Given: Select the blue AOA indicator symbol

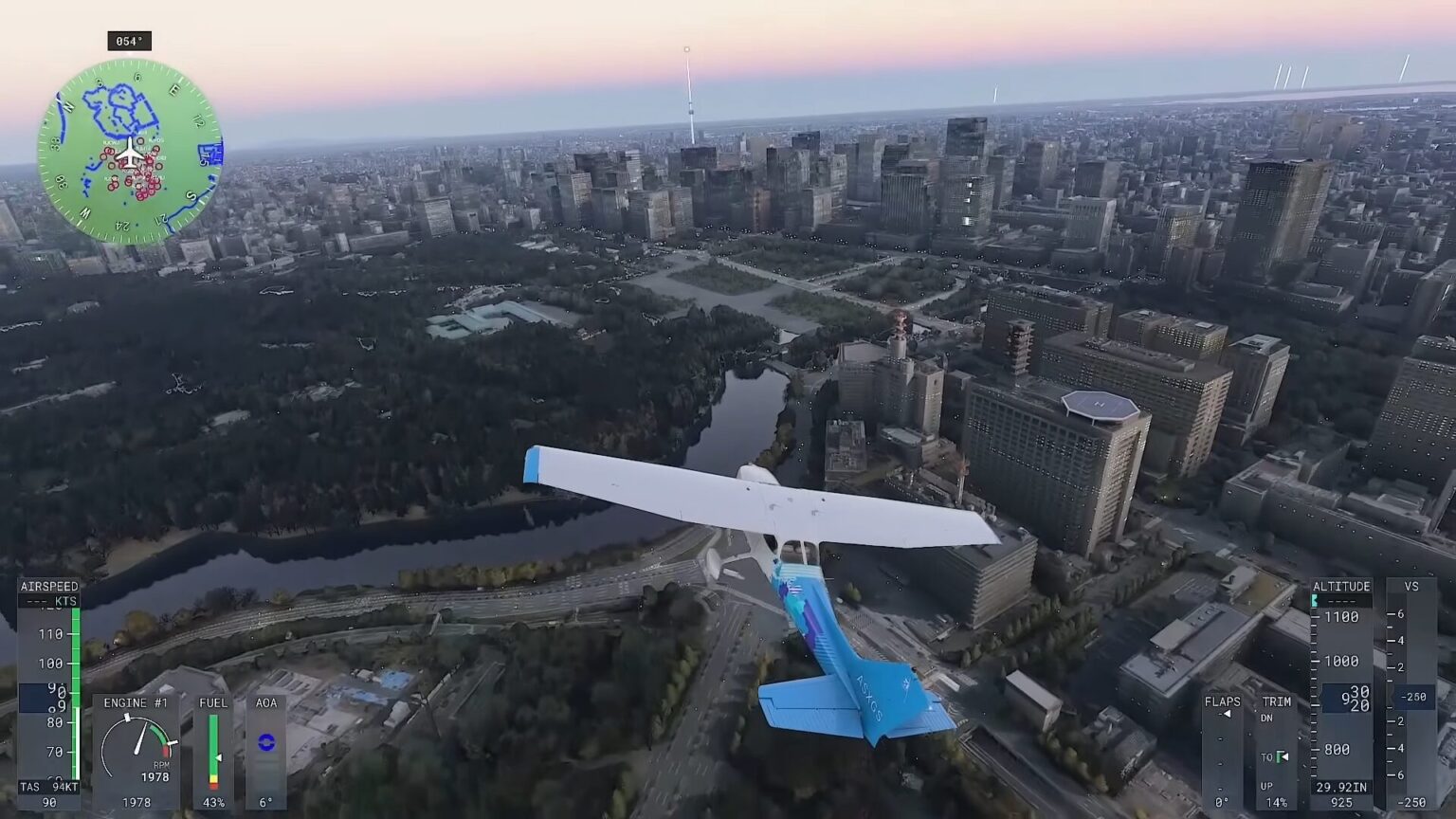Looking at the screenshot, I should pyautogui.click(x=265, y=741).
